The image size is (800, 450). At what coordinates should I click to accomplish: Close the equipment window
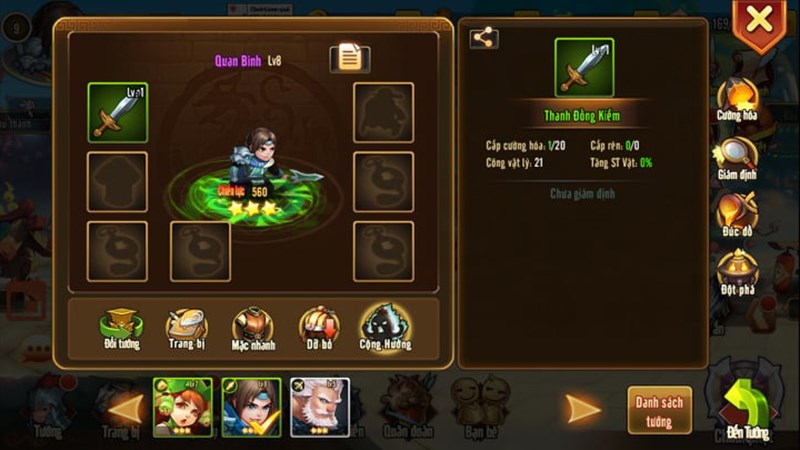click(x=760, y=20)
